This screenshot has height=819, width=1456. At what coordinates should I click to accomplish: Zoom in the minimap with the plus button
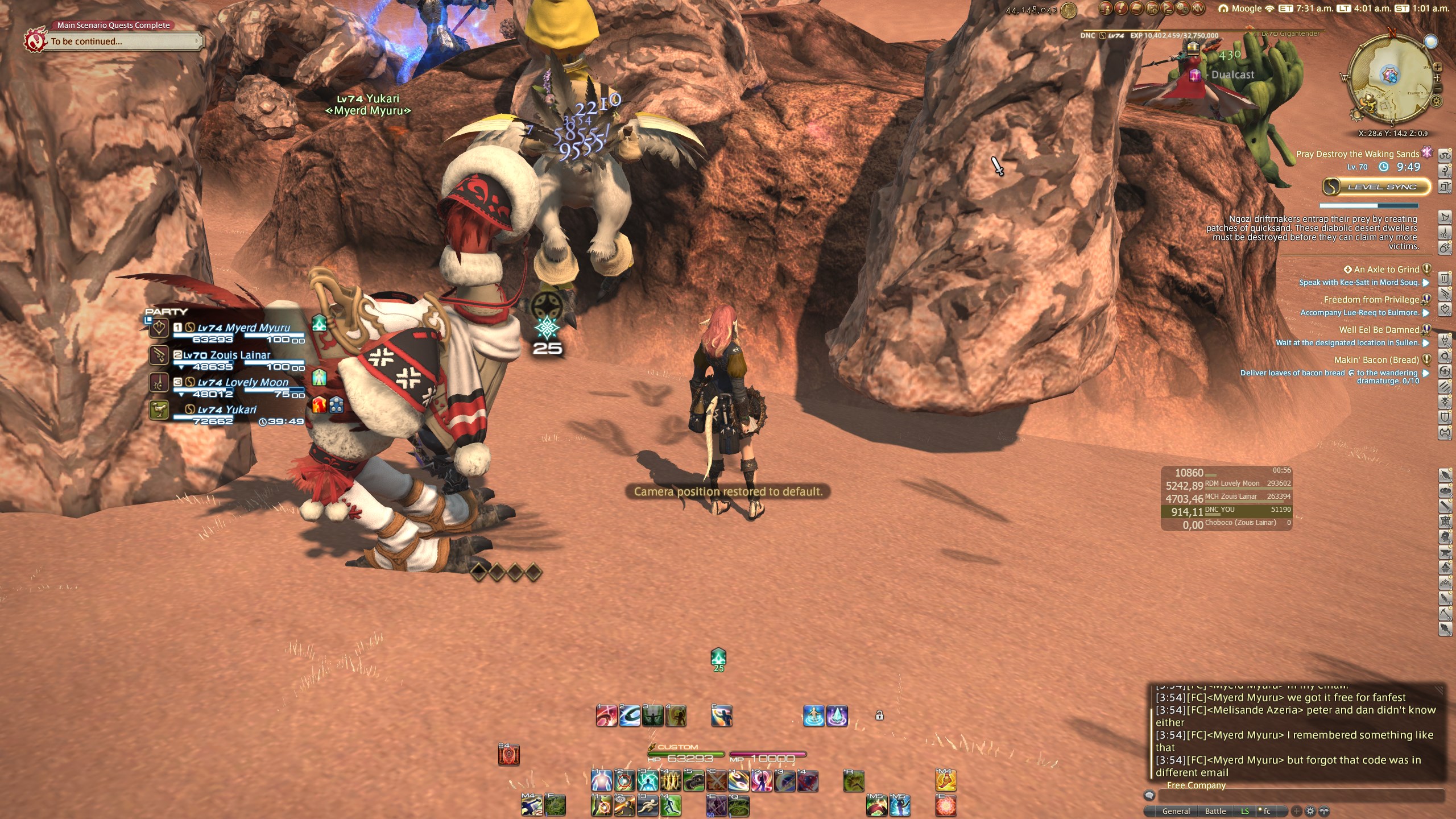coord(1437,68)
